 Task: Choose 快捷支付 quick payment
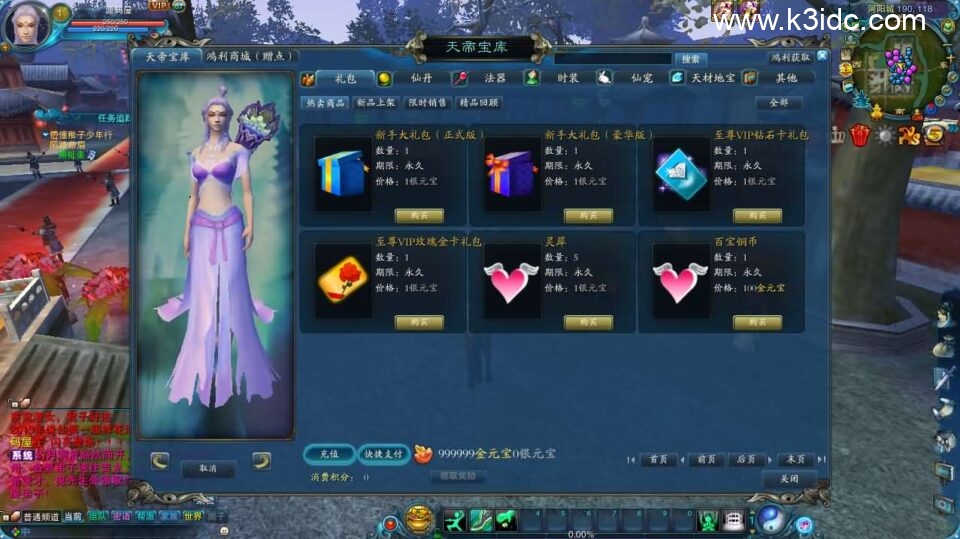[383, 453]
